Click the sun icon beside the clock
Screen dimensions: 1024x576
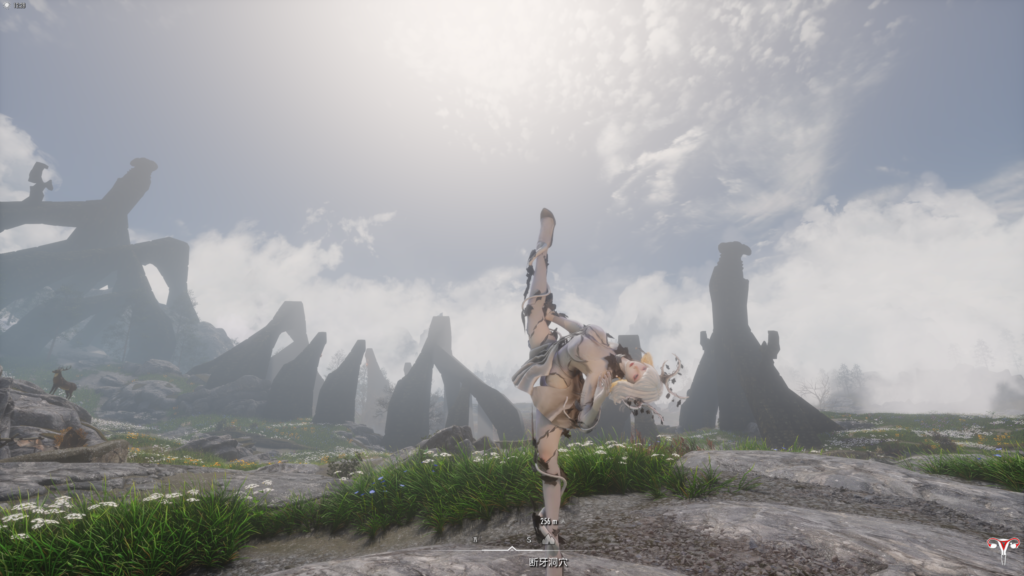pyautogui.click(x=8, y=5)
